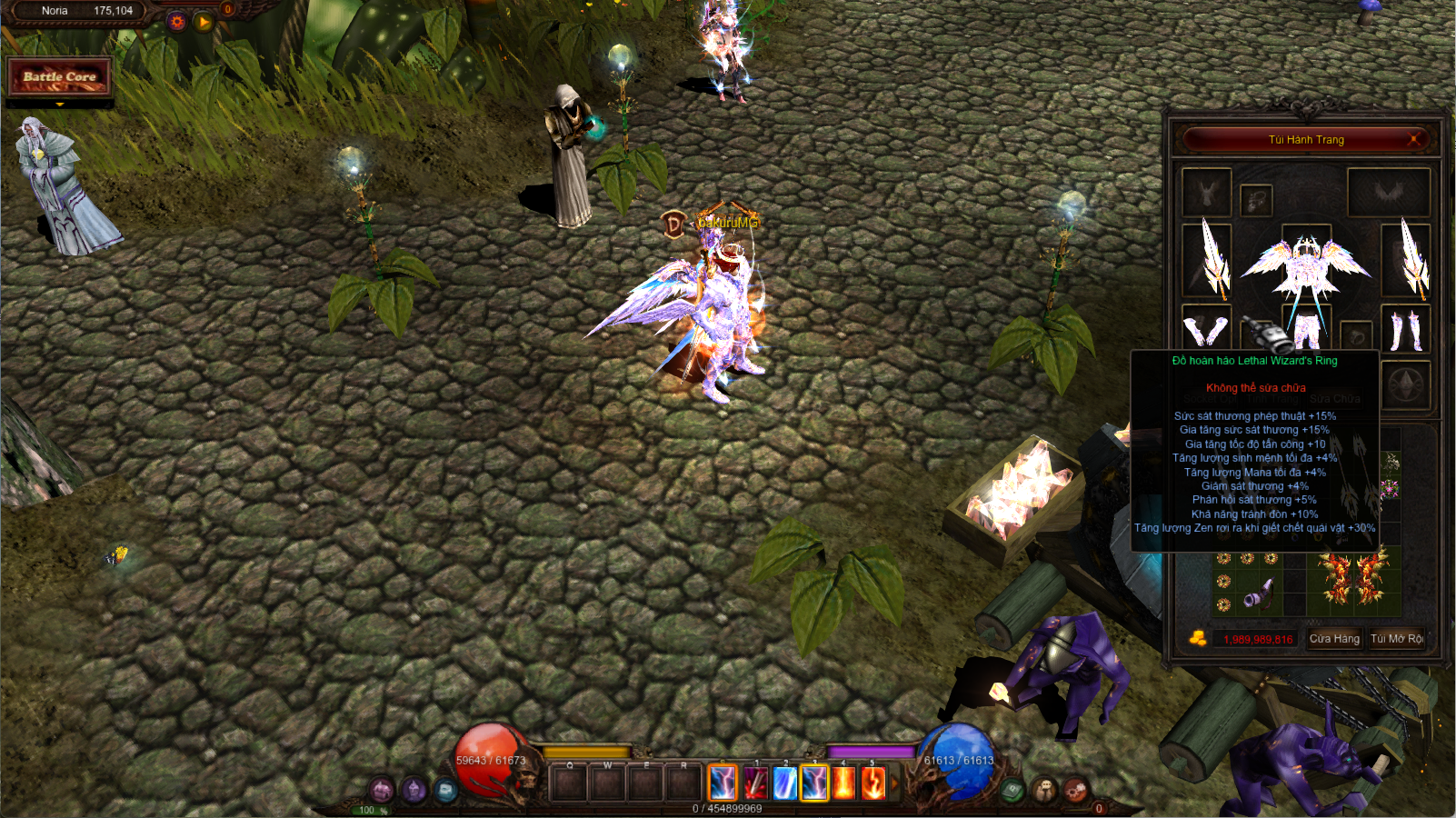Click the purple chest icon near health orb
This screenshot has height=818, width=1456.
pyautogui.click(x=382, y=790)
